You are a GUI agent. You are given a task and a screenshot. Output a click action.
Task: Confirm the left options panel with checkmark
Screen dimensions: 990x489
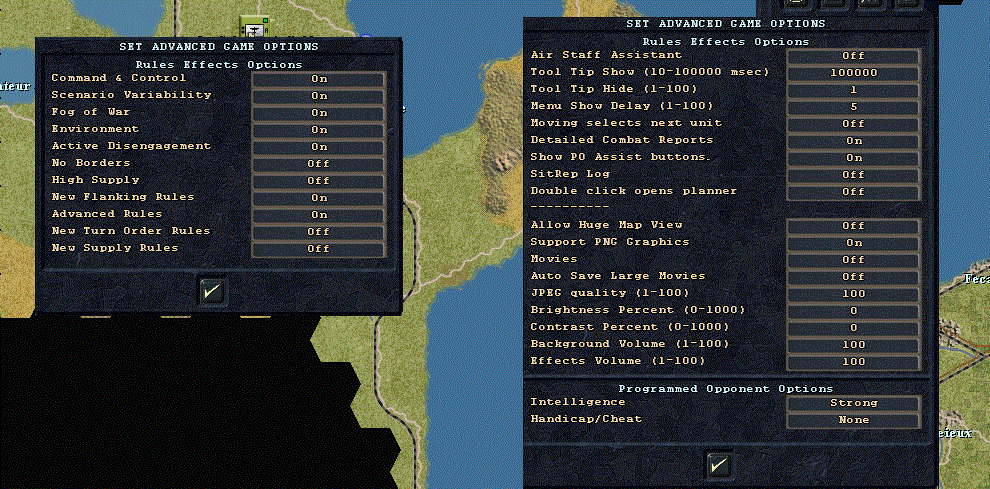(x=212, y=291)
